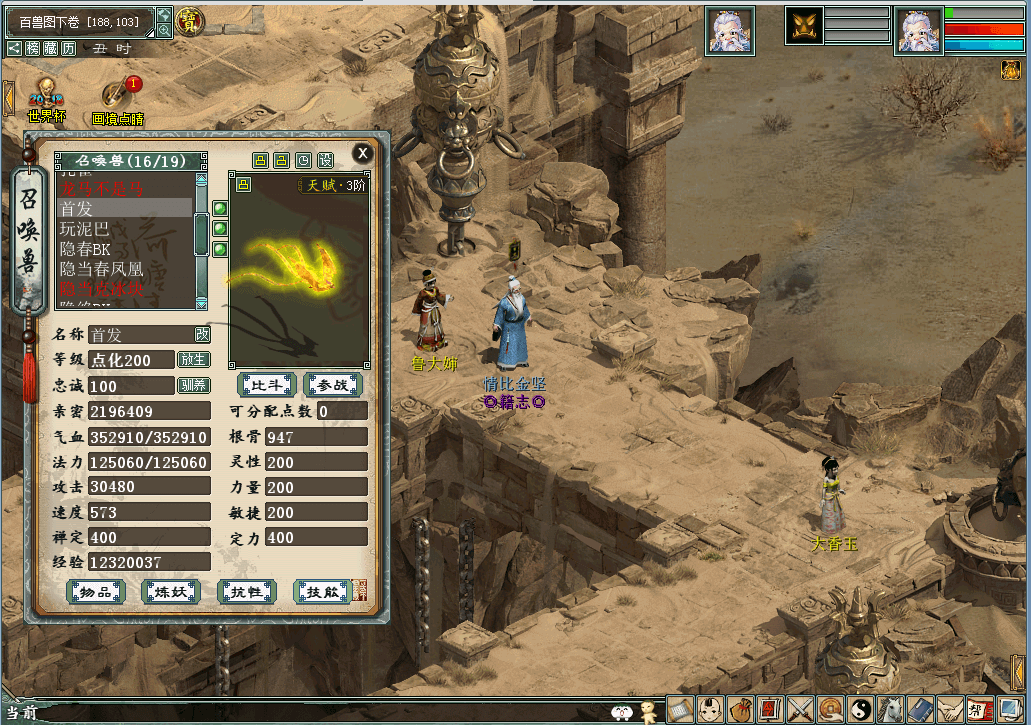
Task: Open the white horse mount icon
Action: (x=890, y=709)
